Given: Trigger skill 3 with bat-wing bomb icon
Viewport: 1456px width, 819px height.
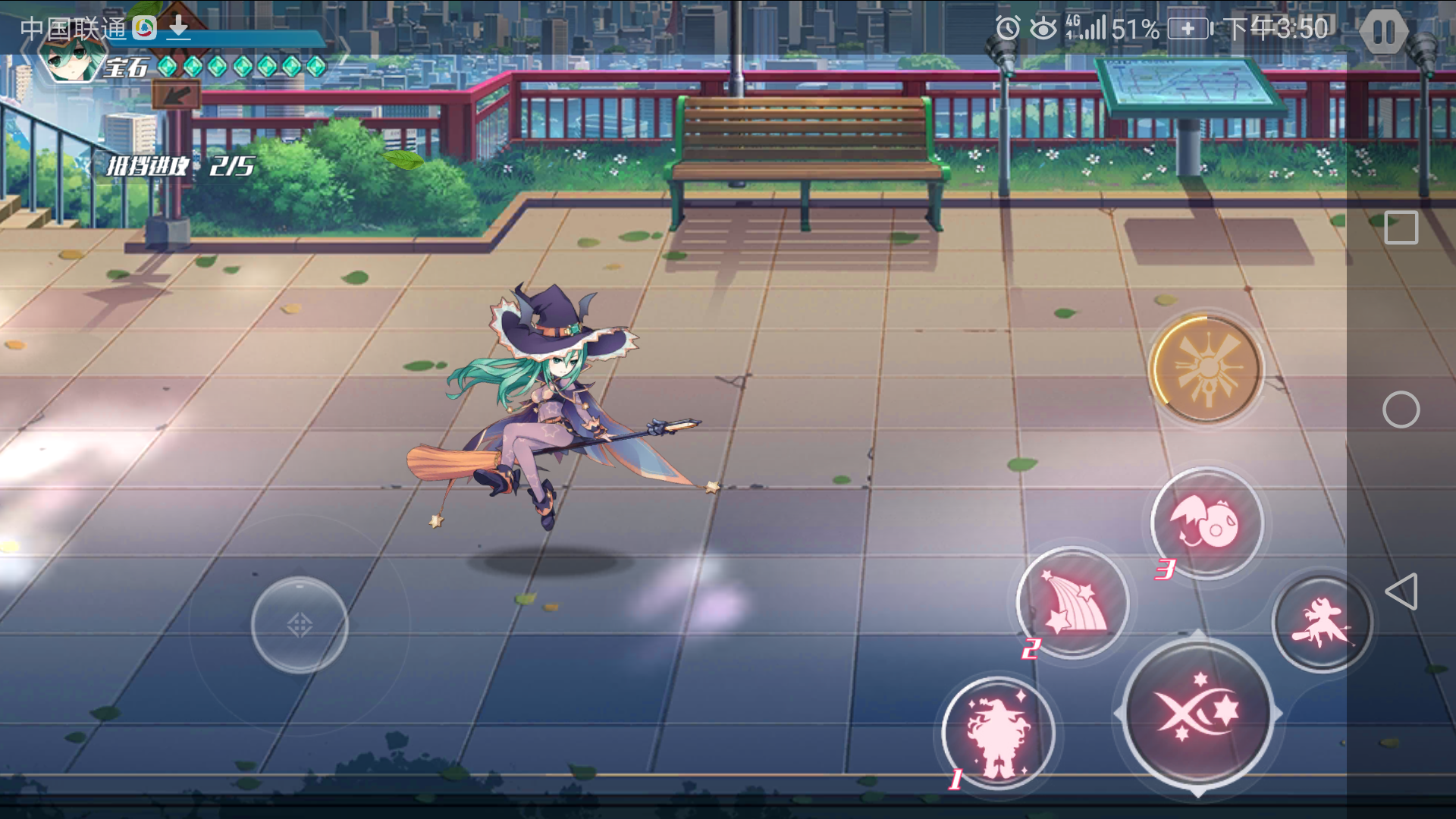Looking at the screenshot, I should [1205, 522].
